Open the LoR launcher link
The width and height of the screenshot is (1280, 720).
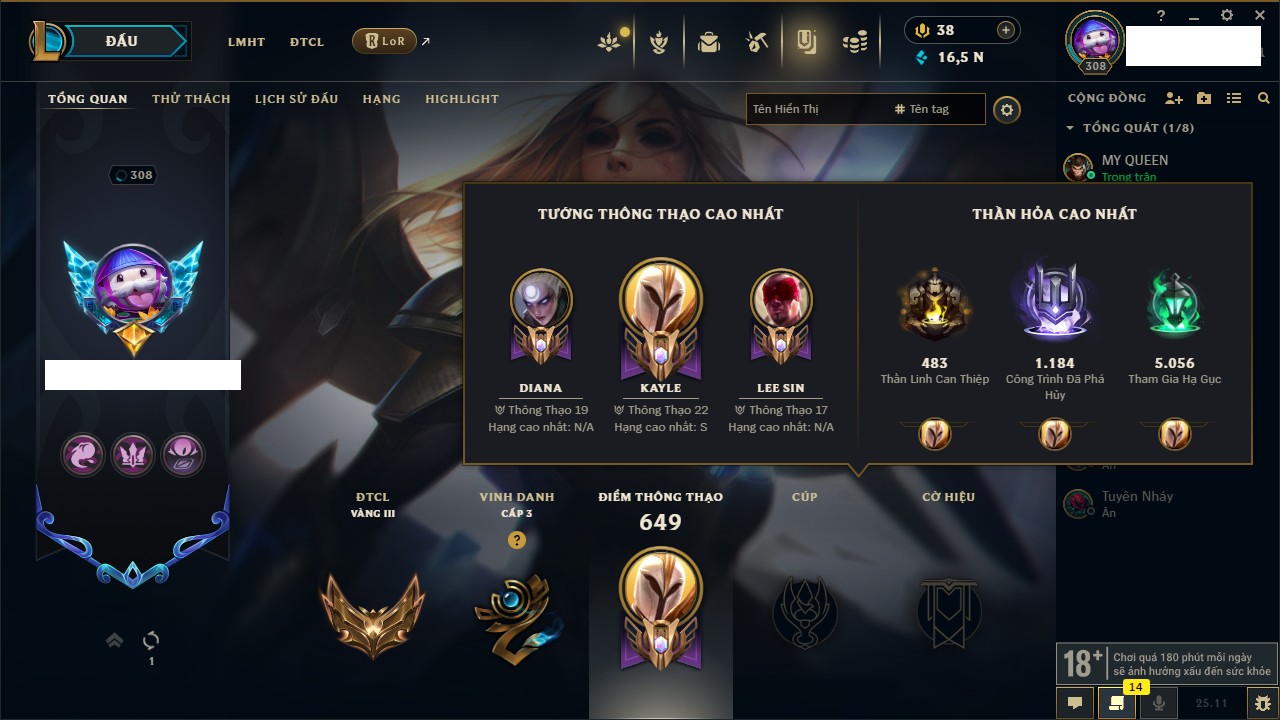point(385,41)
